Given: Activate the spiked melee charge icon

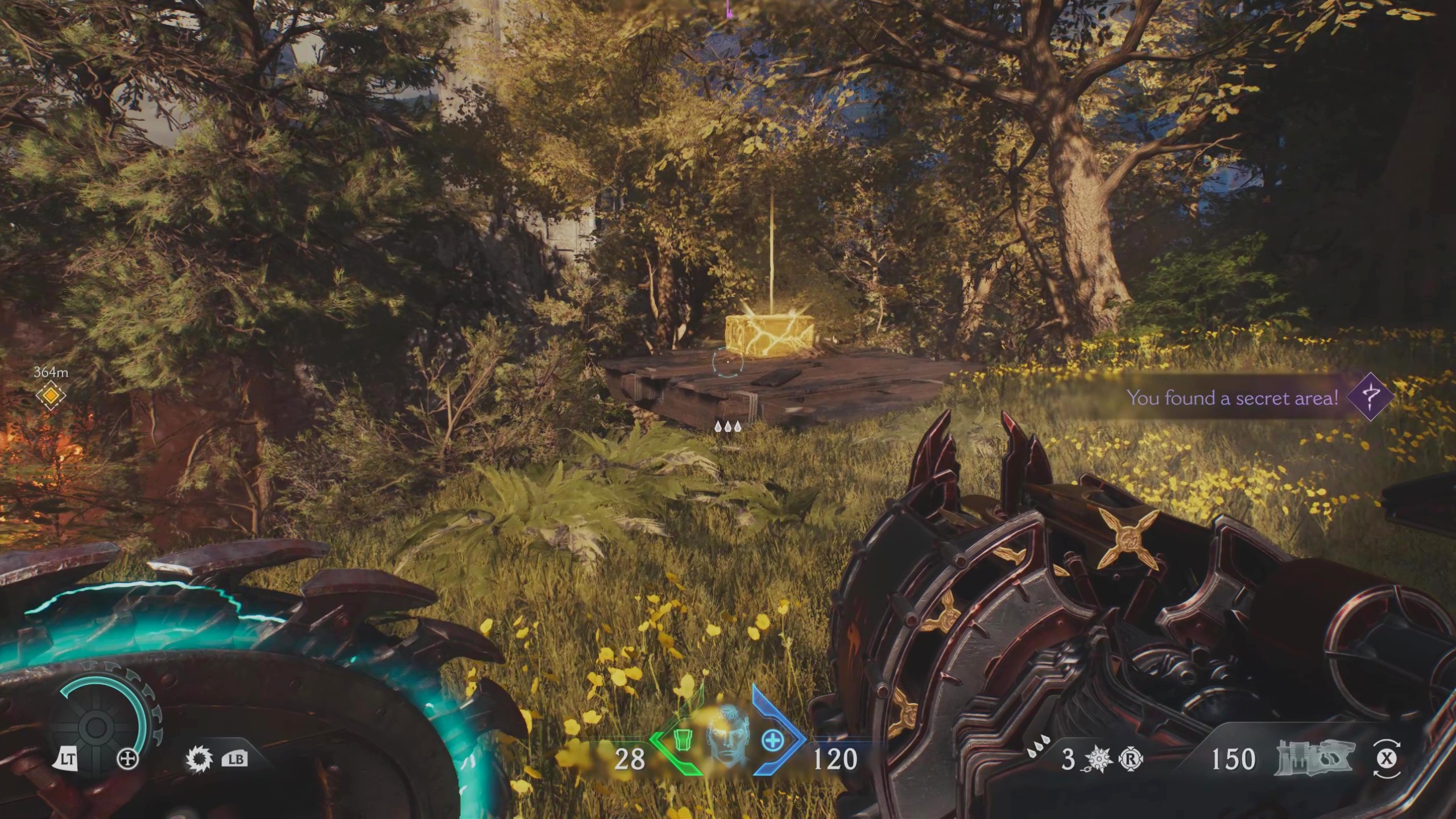Looking at the screenshot, I should [1099, 759].
